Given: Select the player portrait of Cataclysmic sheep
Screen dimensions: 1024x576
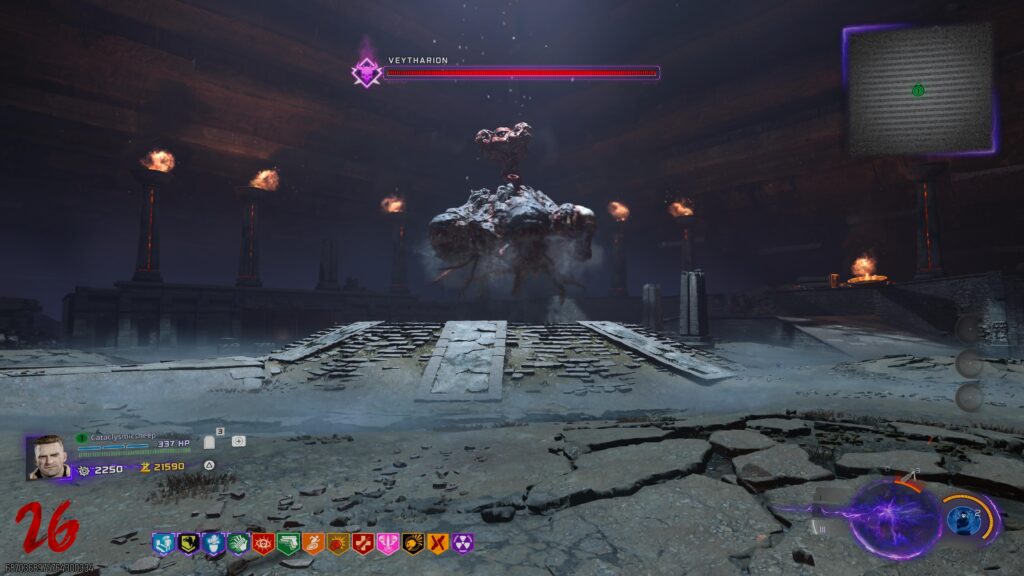Looking at the screenshot, I should pyautogui.click(x=47, y=457).
